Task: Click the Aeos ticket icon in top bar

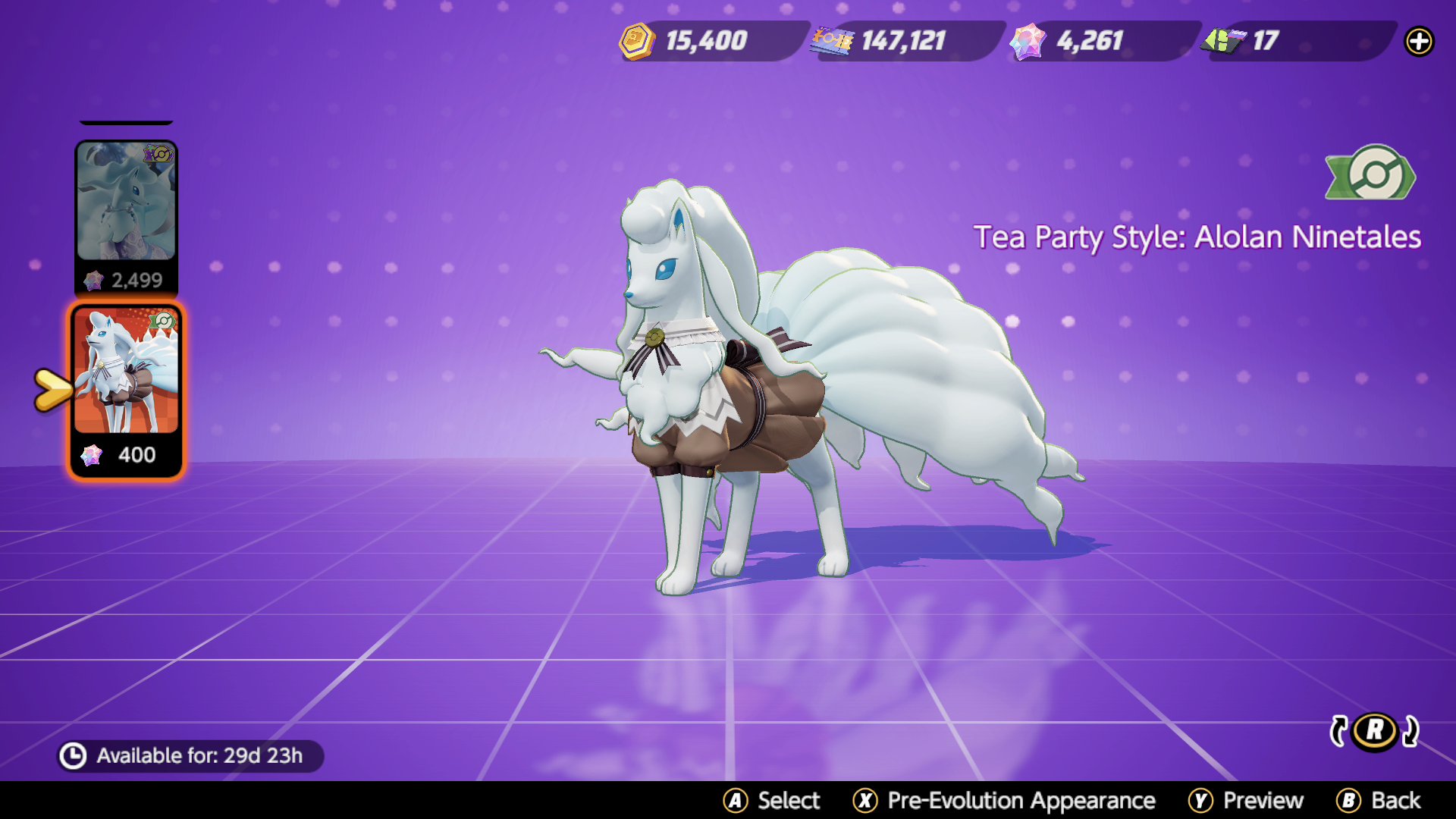Action: (834, 42)
